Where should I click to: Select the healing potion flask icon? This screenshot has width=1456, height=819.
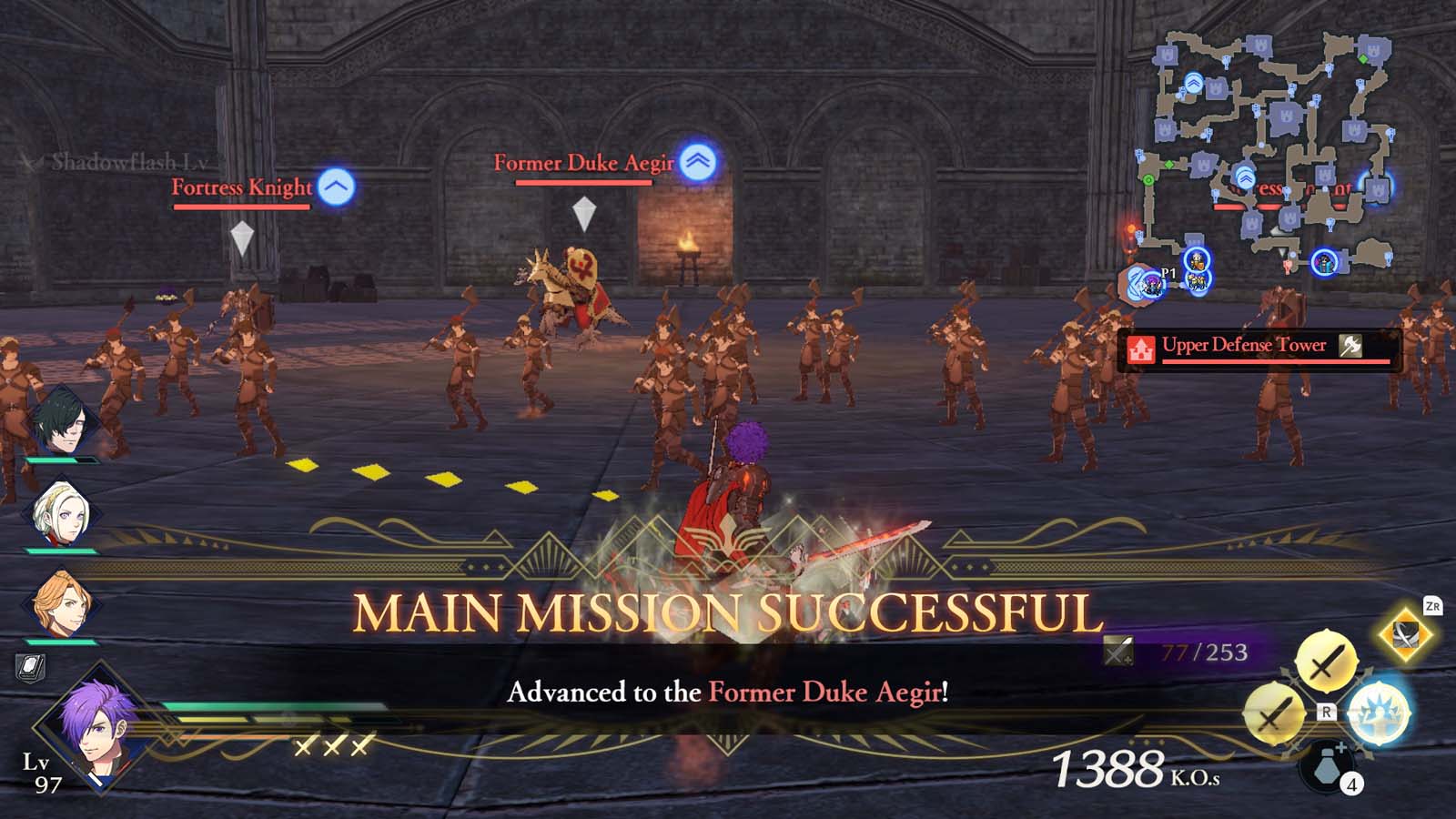1326,767
